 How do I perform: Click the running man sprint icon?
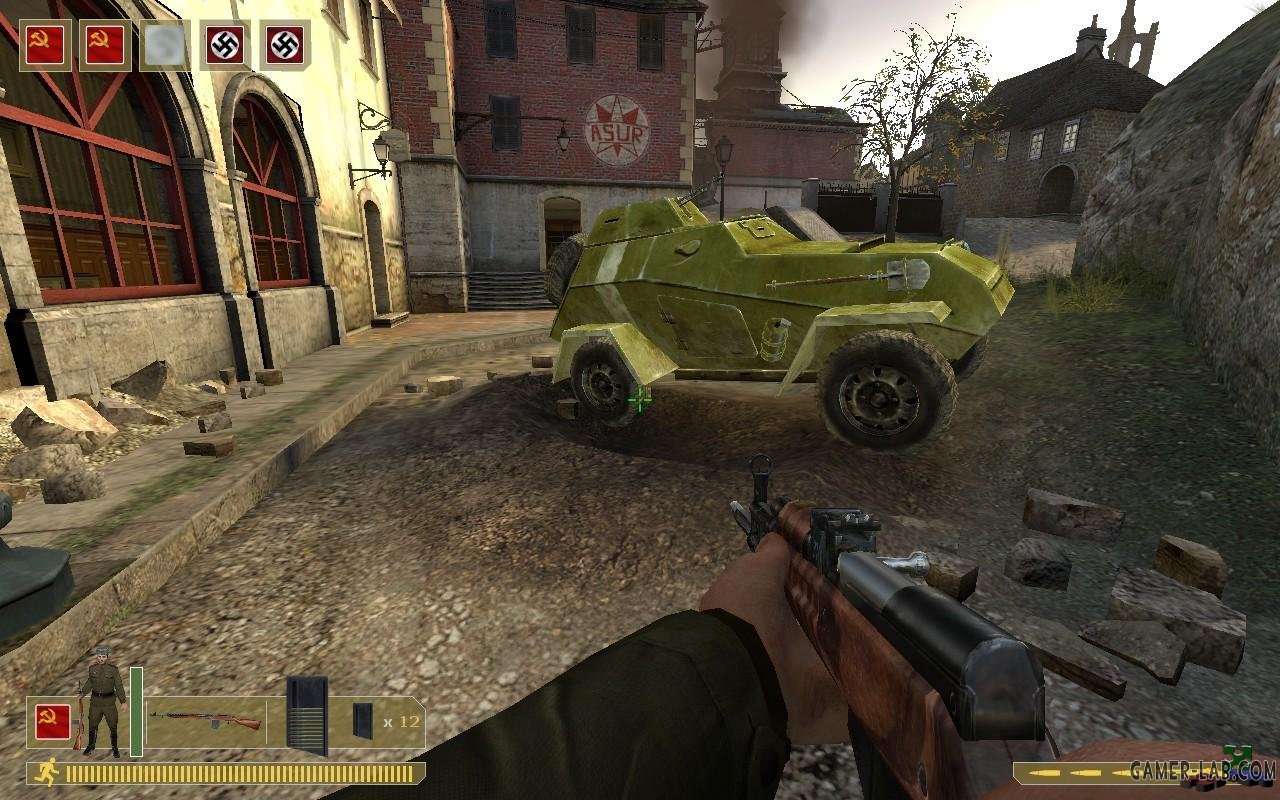pos(46,772)
